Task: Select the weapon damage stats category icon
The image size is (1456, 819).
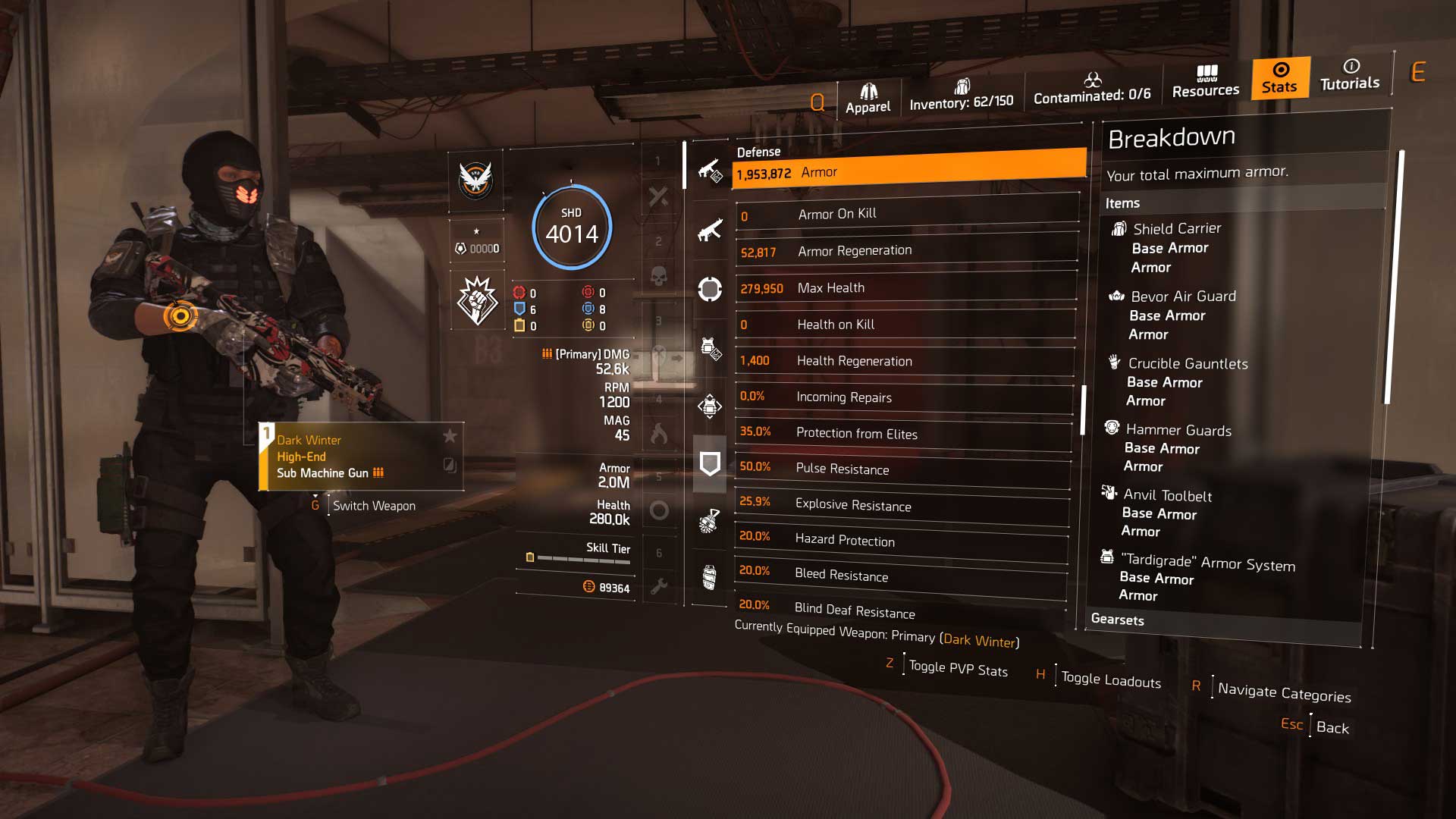Action: [710, 171]
